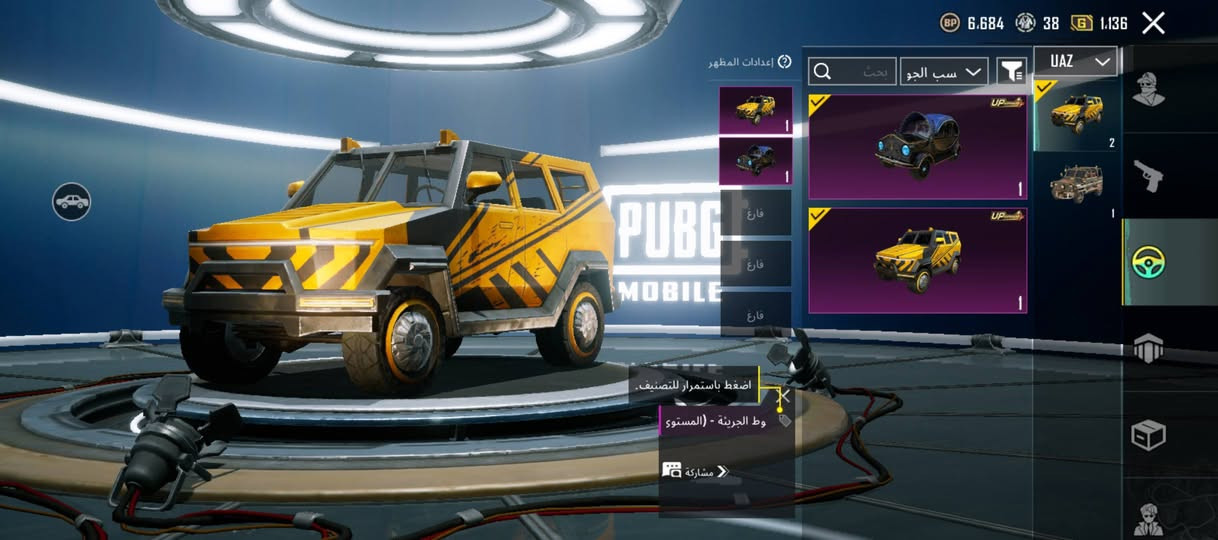
Task: Open the steering wheel vehicles tab
Action: 1148,262
